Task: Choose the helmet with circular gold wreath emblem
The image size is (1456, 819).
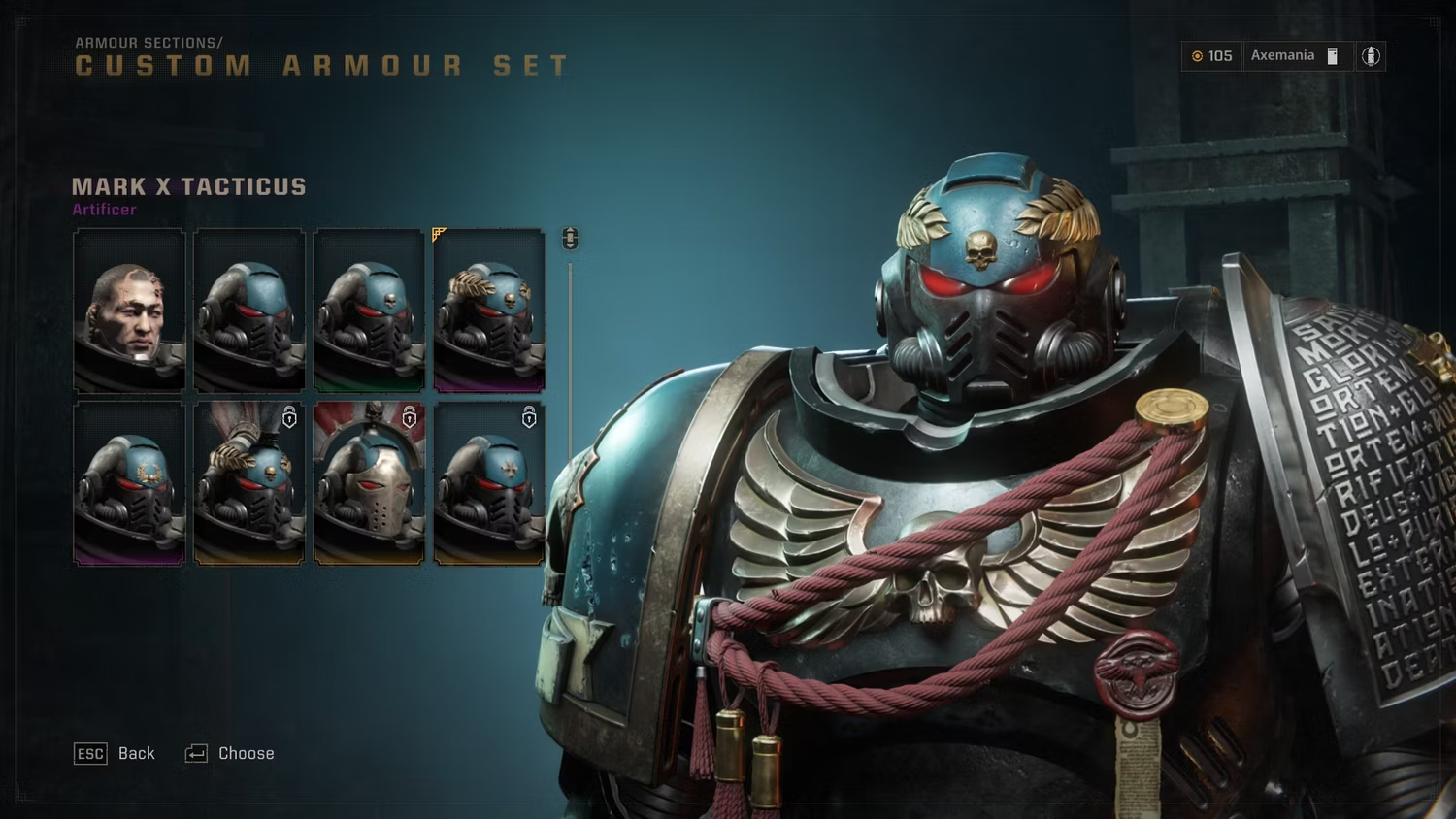Action: (x=129, y=484)
